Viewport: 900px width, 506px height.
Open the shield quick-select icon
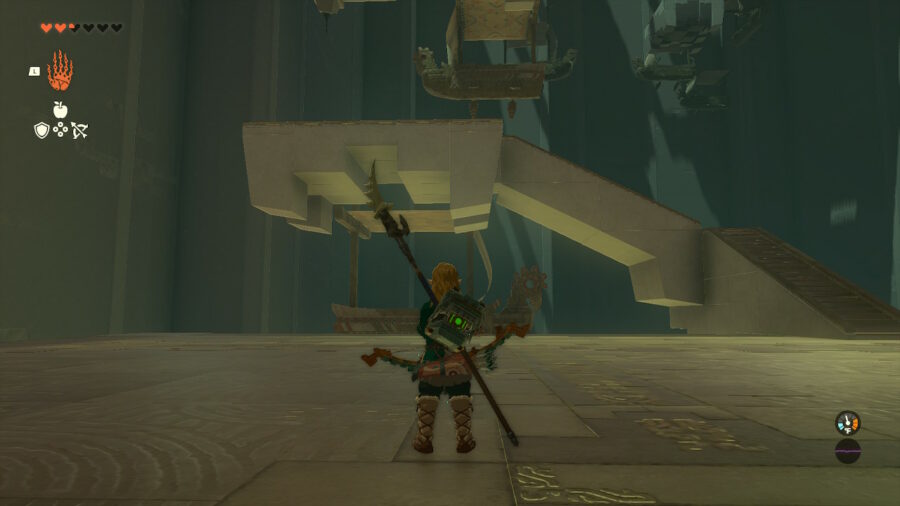[x=41, y=130]
